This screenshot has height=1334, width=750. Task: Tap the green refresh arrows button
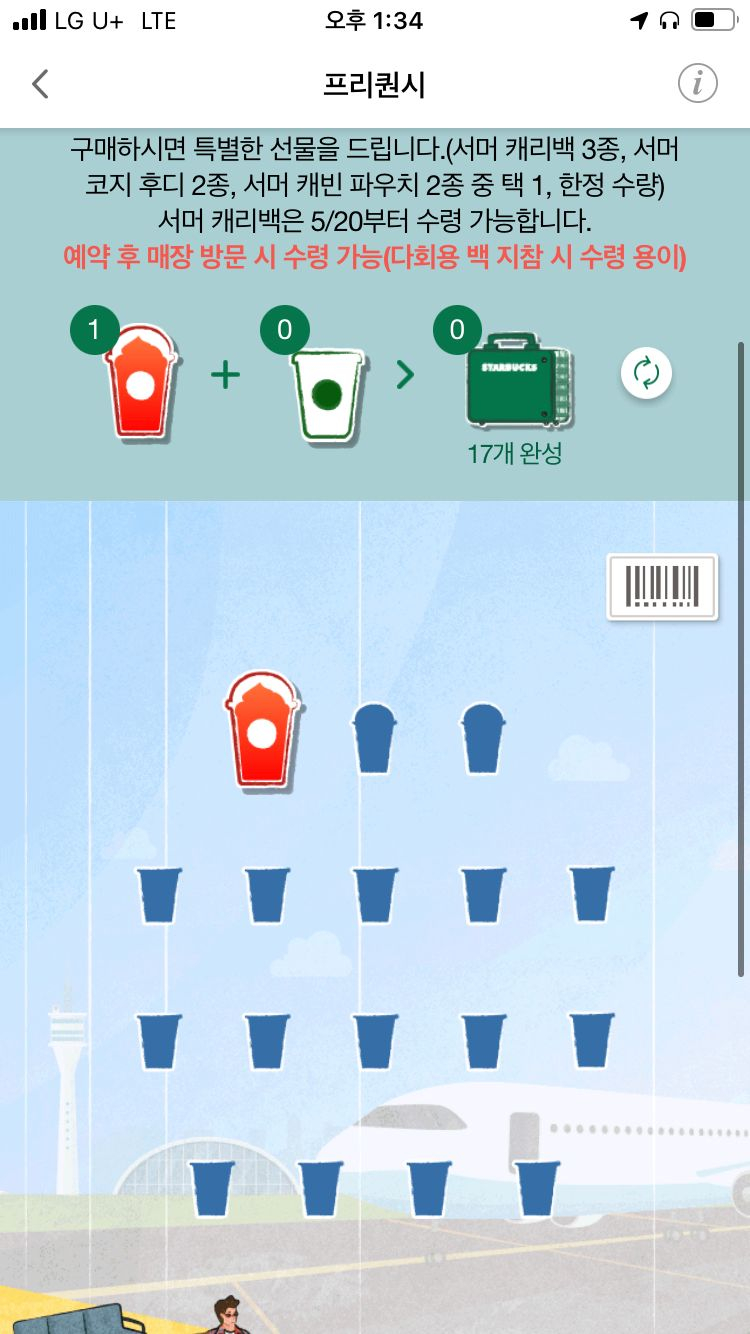click(x=646, y=375)
